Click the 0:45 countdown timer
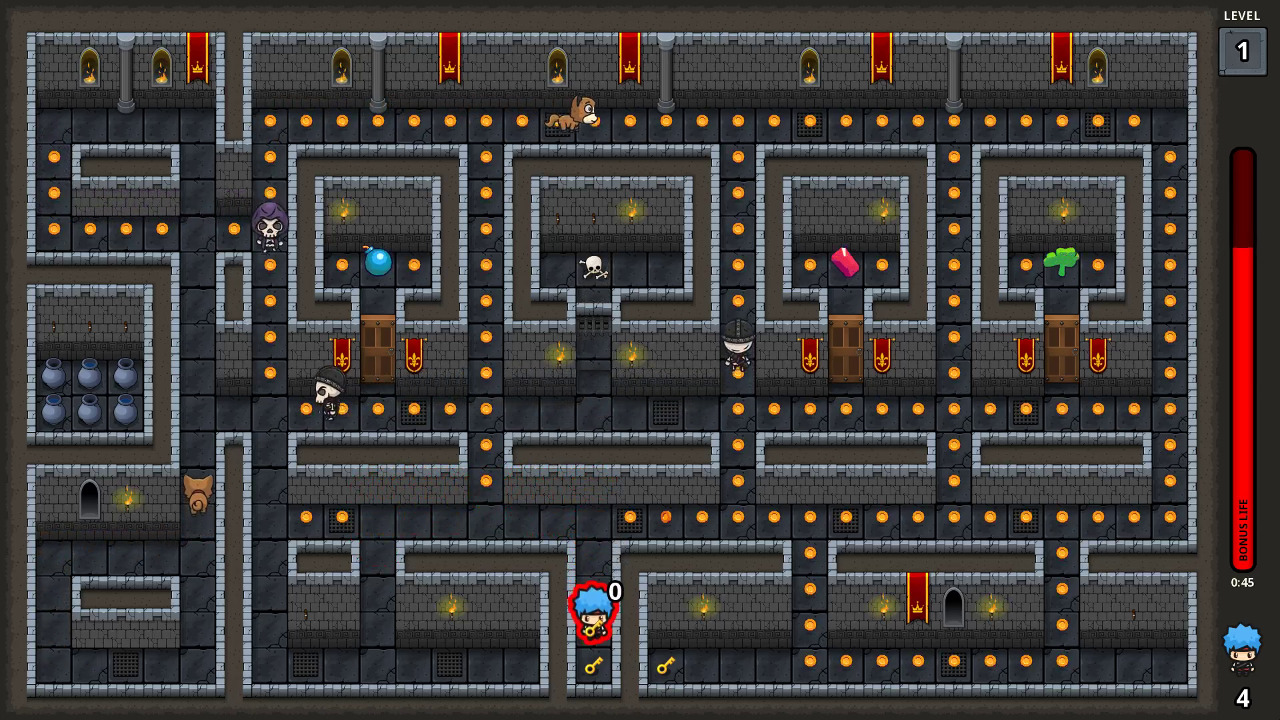The image size is (1280, 720). pyautogui.click(x=1242, y=582)
